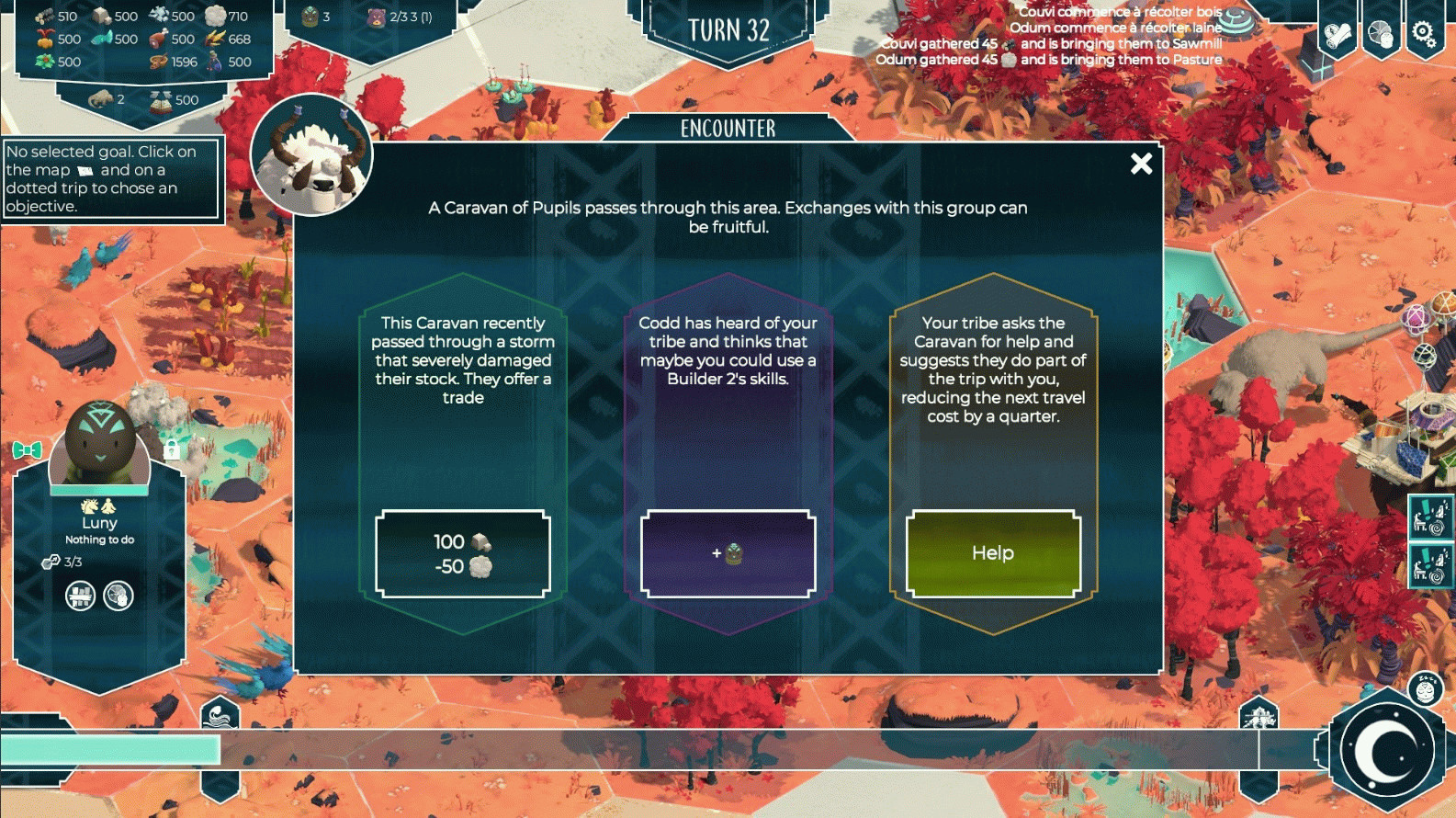The height and width of the screenshot is (818, 1456).
Task: Open the map scrolls panel
Action: (x=1337, y=35)
